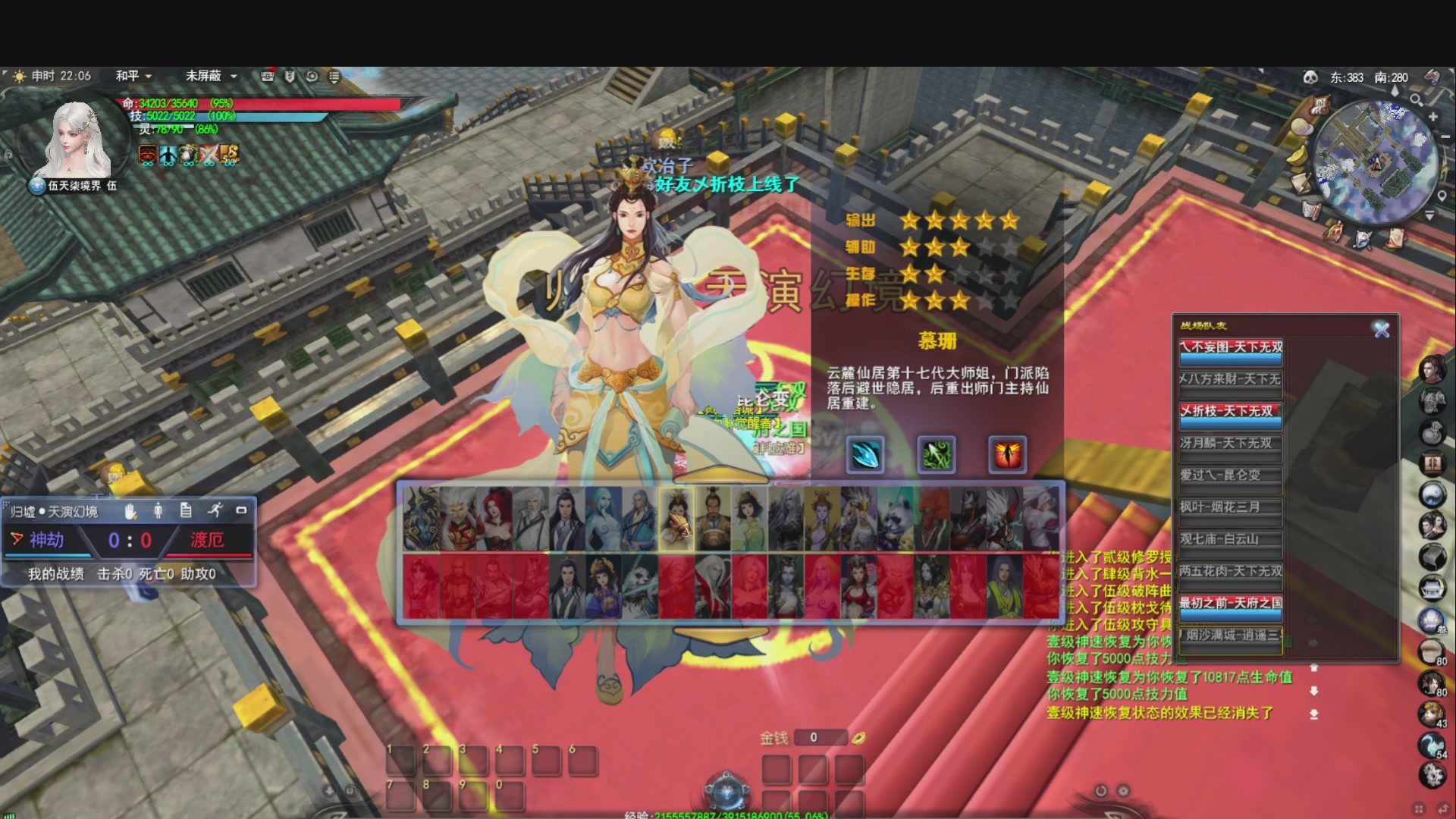Open the screenshot camera icon in top bar

pos(265,74)
